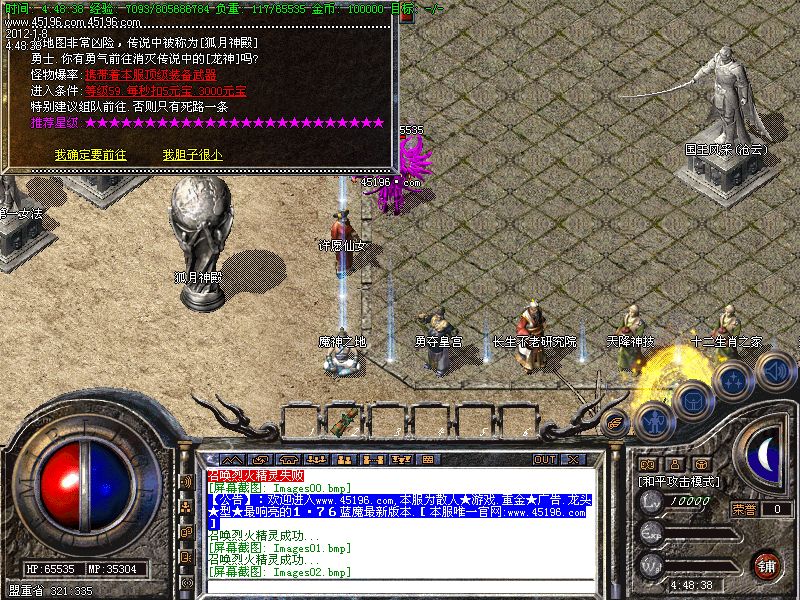This screenshot has width=800, height=600.
Task: Open the four-star skills round button
Action: pos(734,381)
